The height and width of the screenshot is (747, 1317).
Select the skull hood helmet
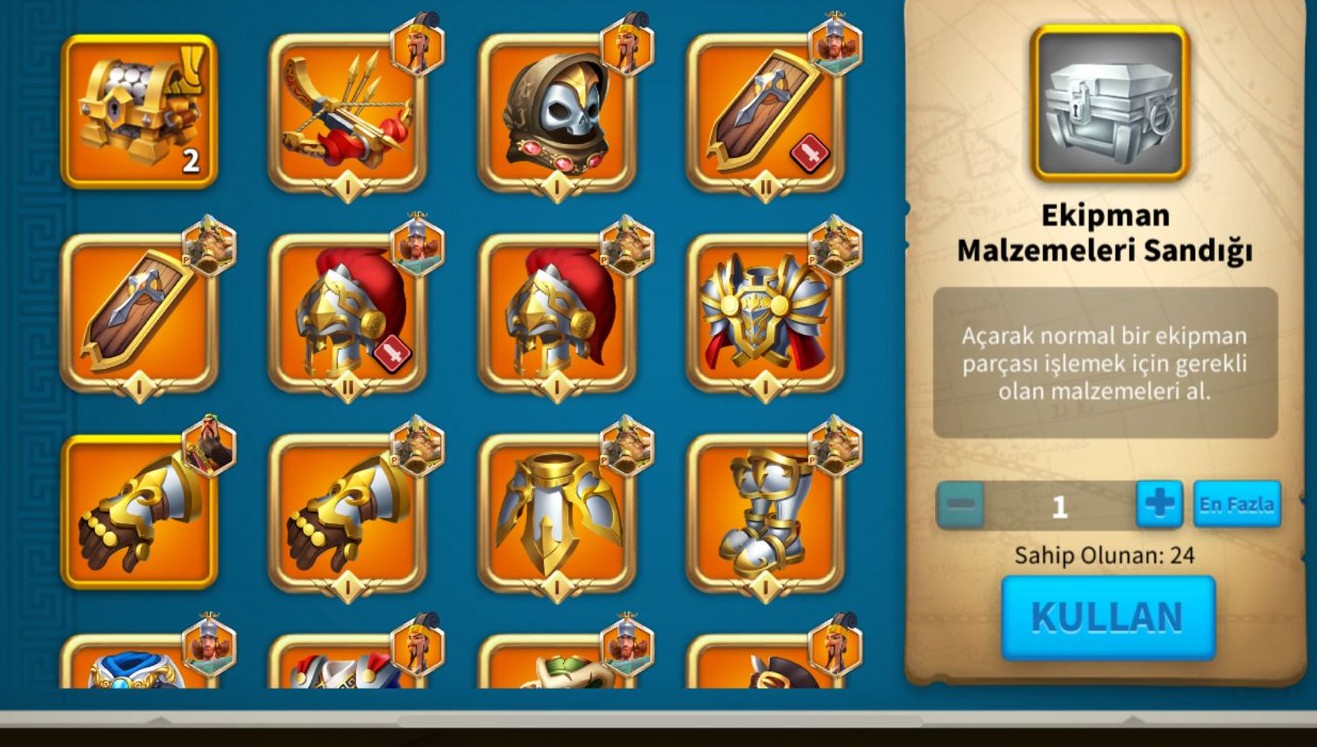point(556,112)
